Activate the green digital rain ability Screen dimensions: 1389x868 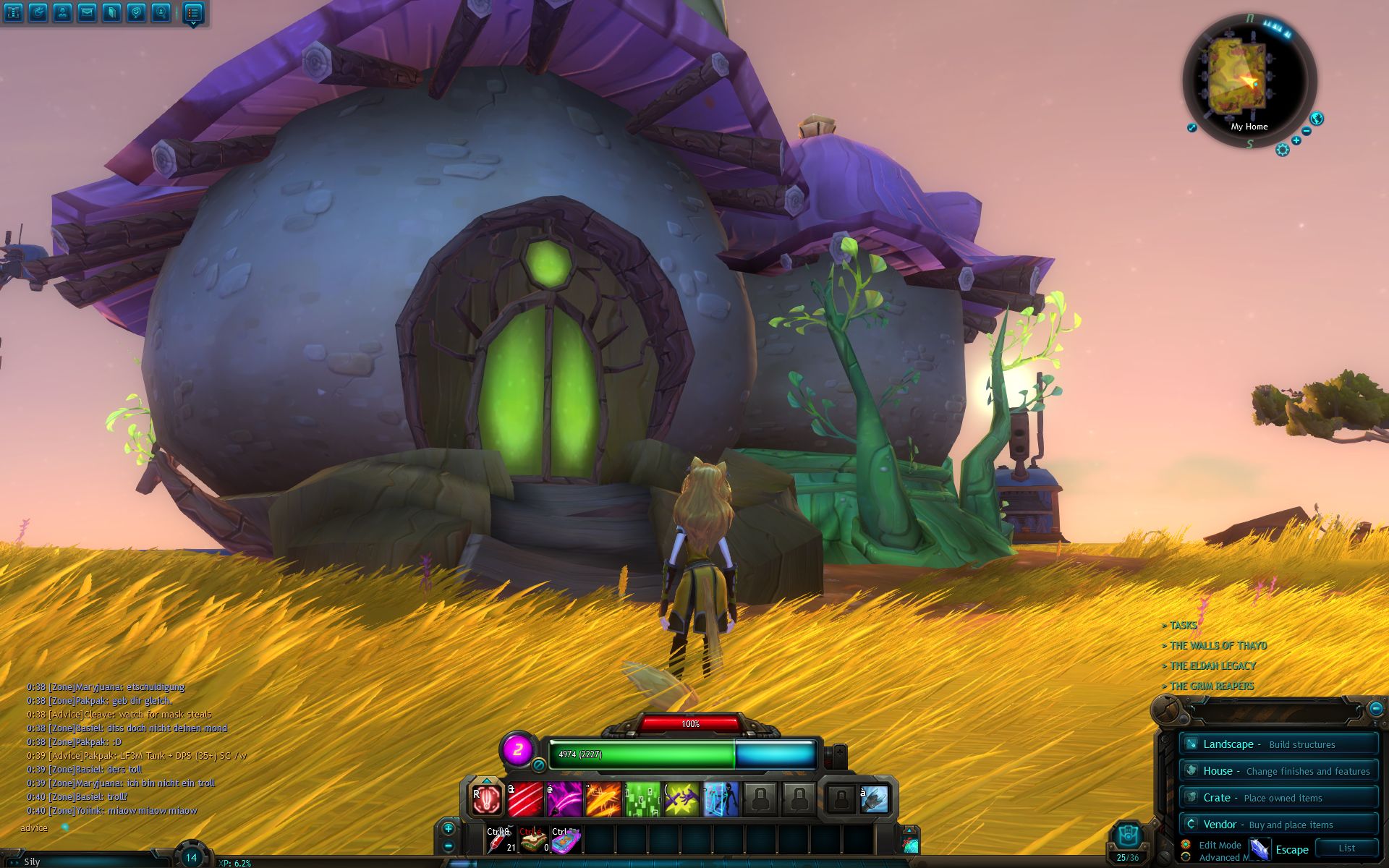642,800
